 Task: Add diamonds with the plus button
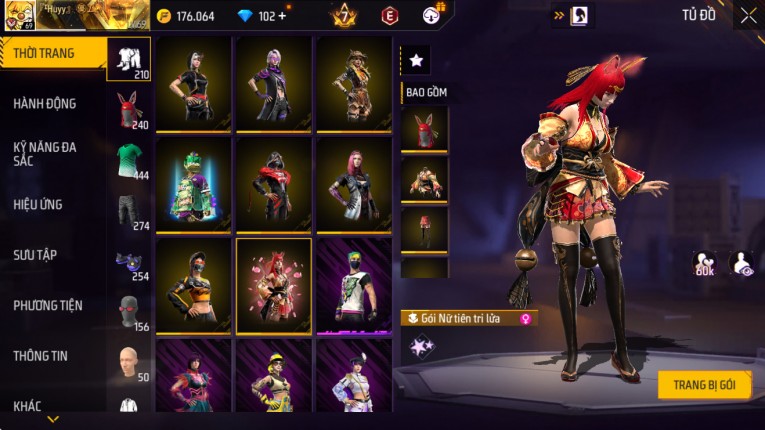pos(282,16)
